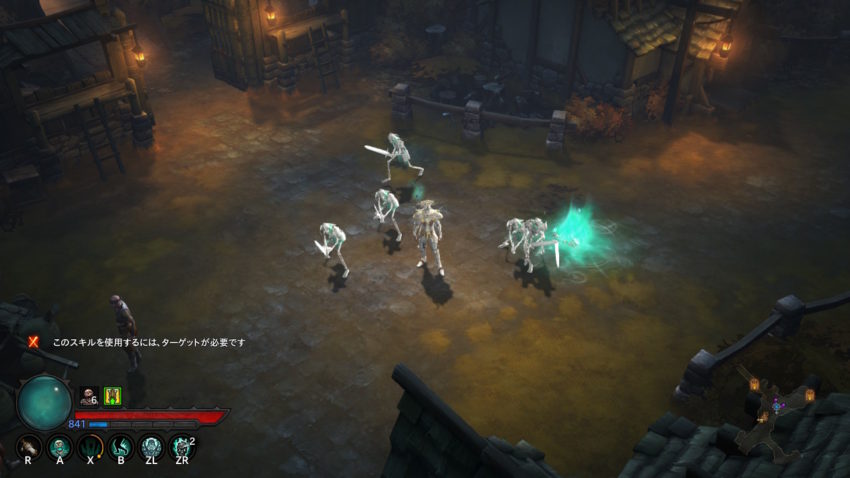850x478 pixels.
Task: Trigger the leg-shaped skill above B
Action: coord(122,446)
